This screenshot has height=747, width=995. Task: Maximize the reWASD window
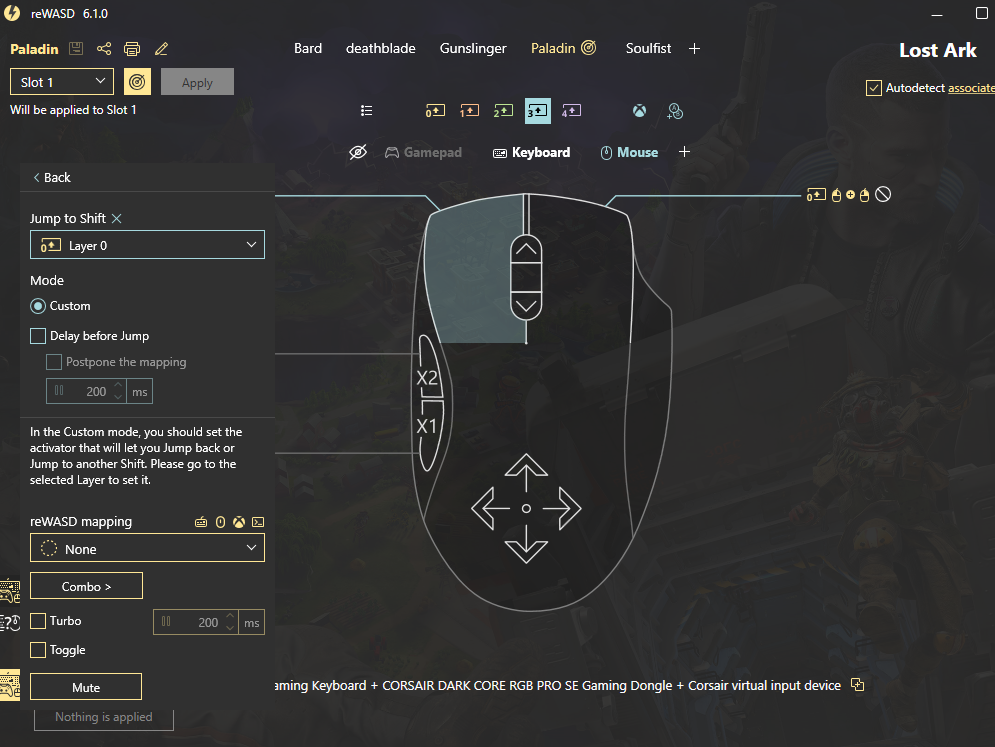[981, 14]
